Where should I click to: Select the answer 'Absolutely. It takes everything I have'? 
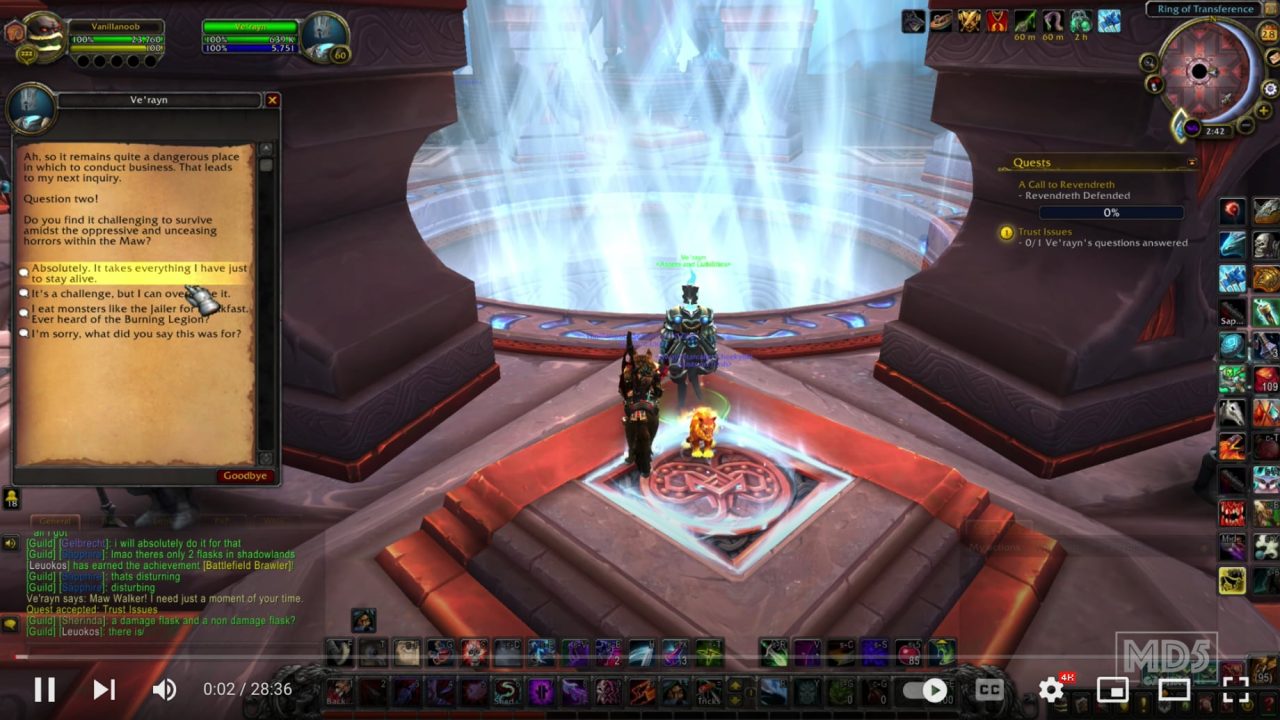tap(138, 273)
